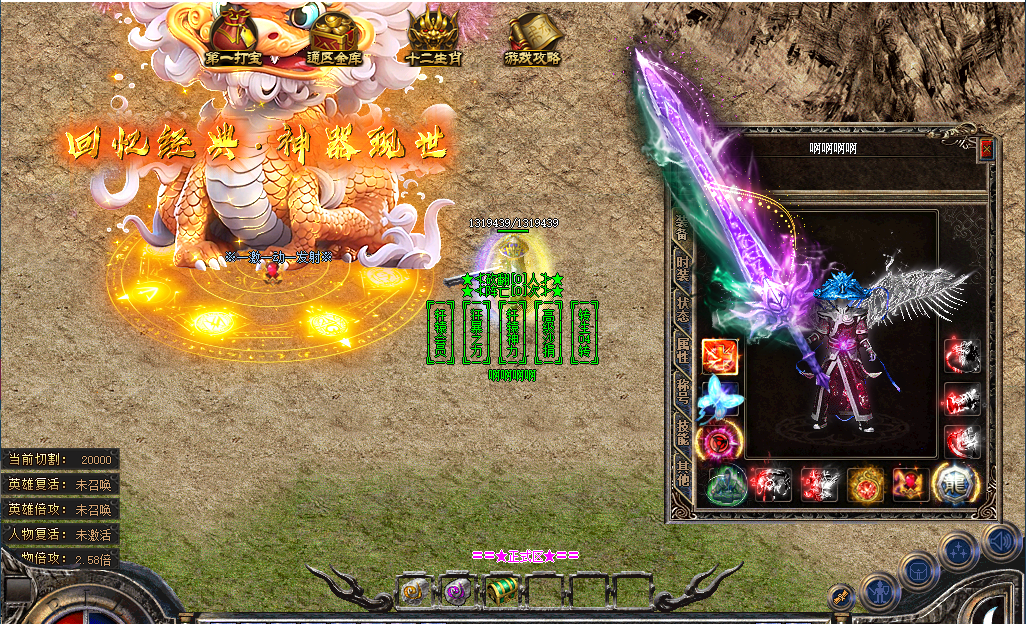1026x624 pixels.
Task: Switch to the 称号 title tab
Action: point(682,392)
